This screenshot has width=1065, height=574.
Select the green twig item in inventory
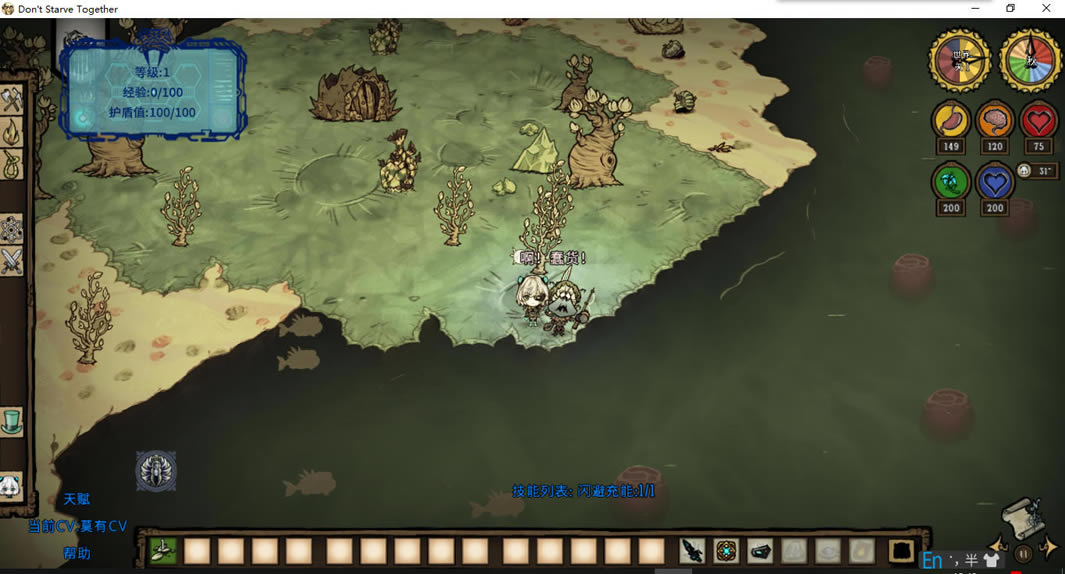click(x=164, y=550)
